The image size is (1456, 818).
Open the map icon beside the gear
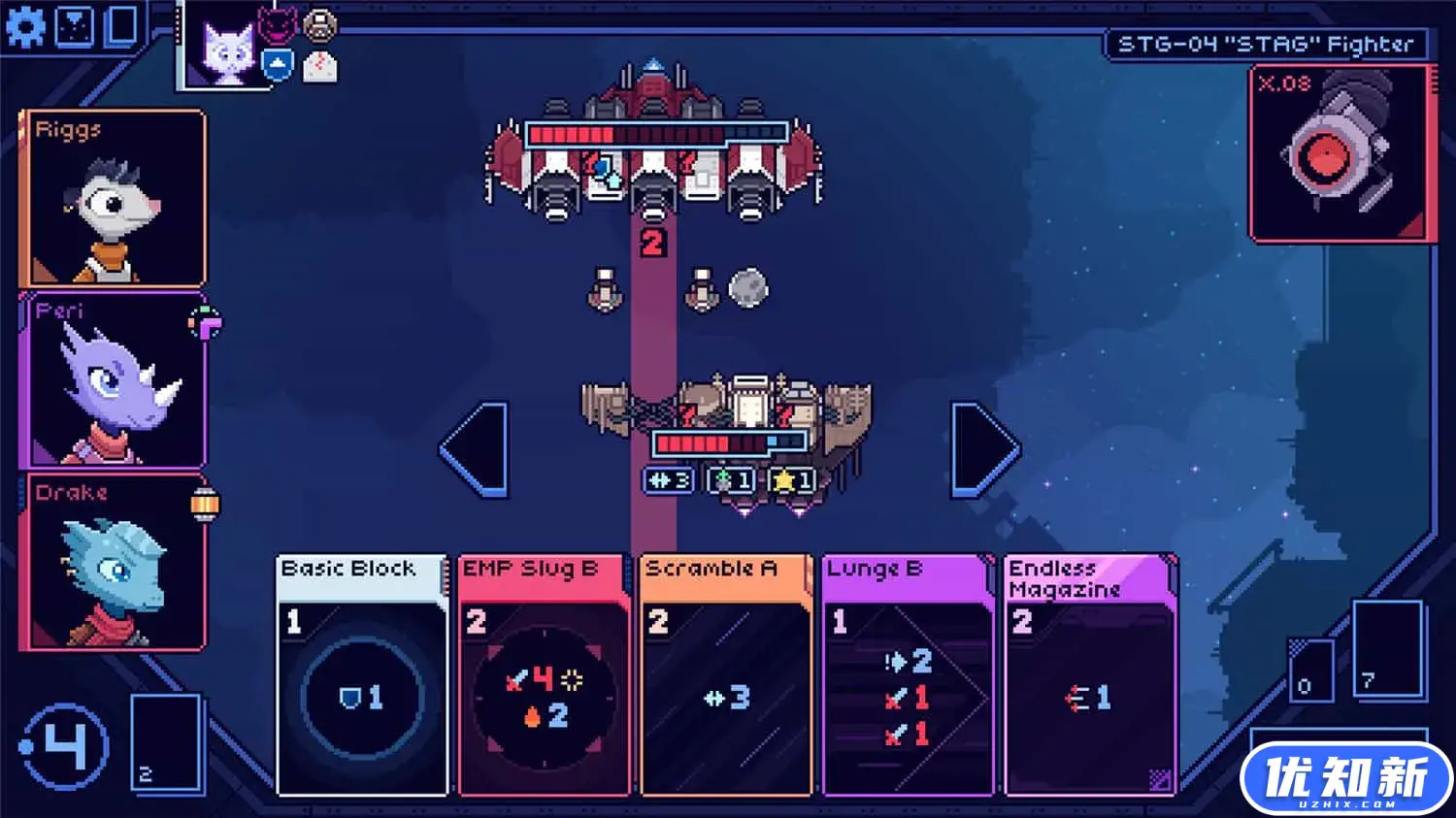[75, 26]
